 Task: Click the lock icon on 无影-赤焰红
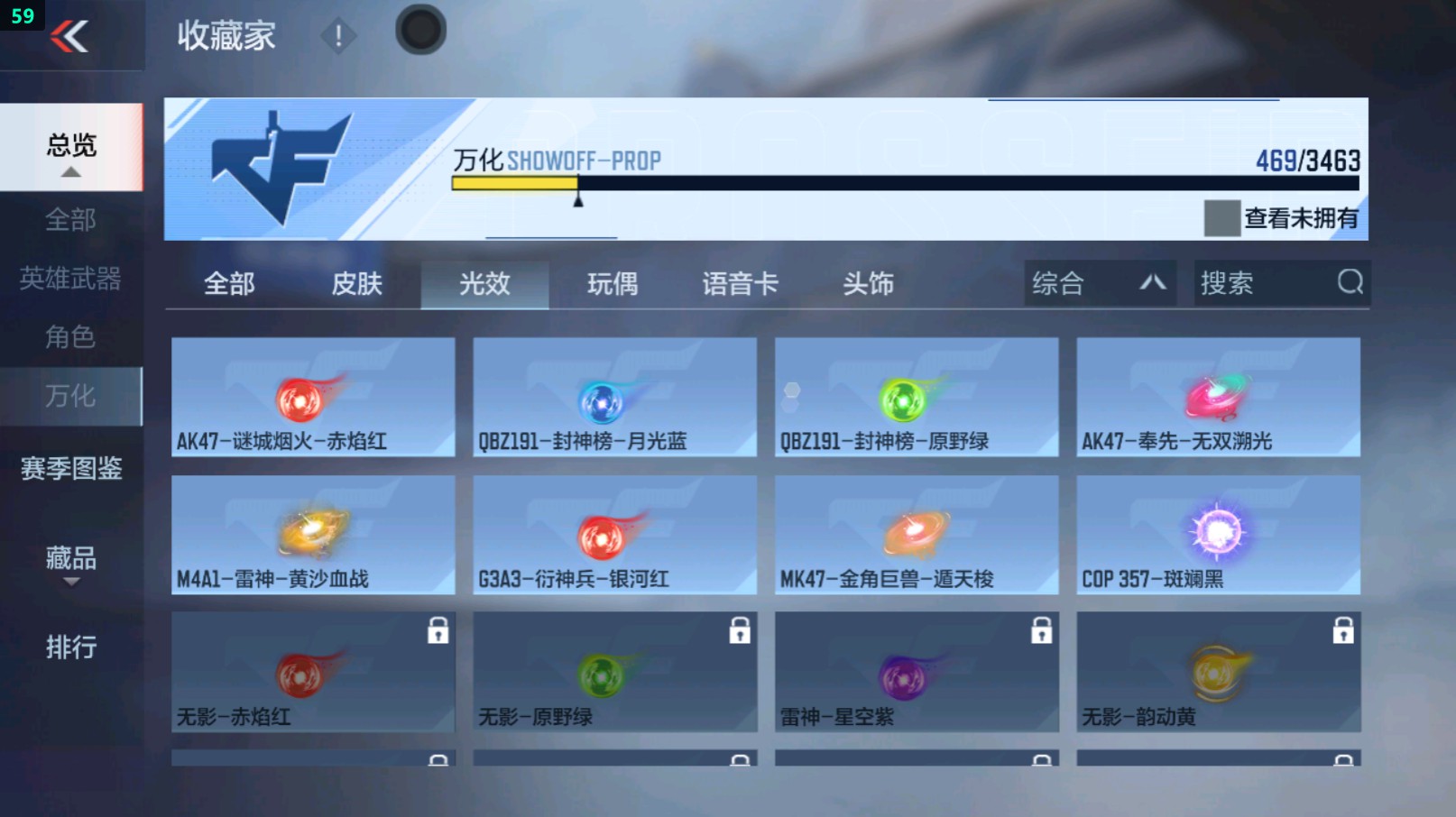coord(439,632)
